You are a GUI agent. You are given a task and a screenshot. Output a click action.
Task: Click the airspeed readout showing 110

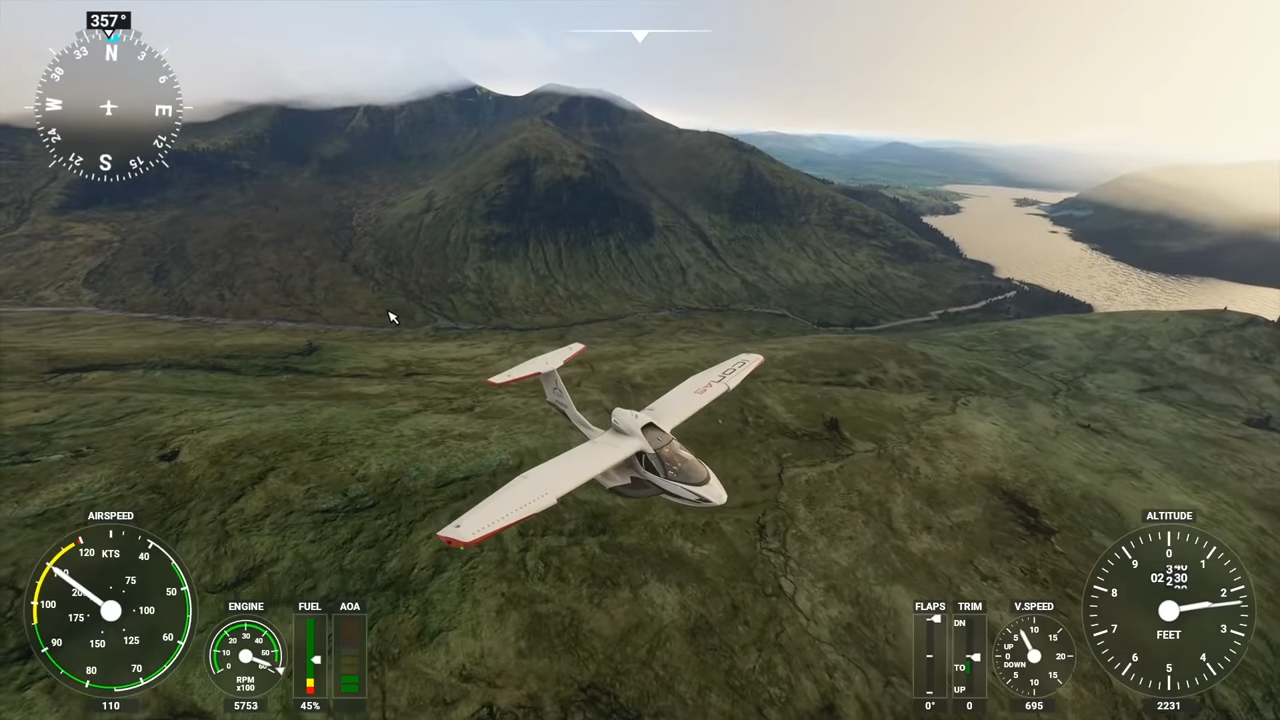coord(110,706)
